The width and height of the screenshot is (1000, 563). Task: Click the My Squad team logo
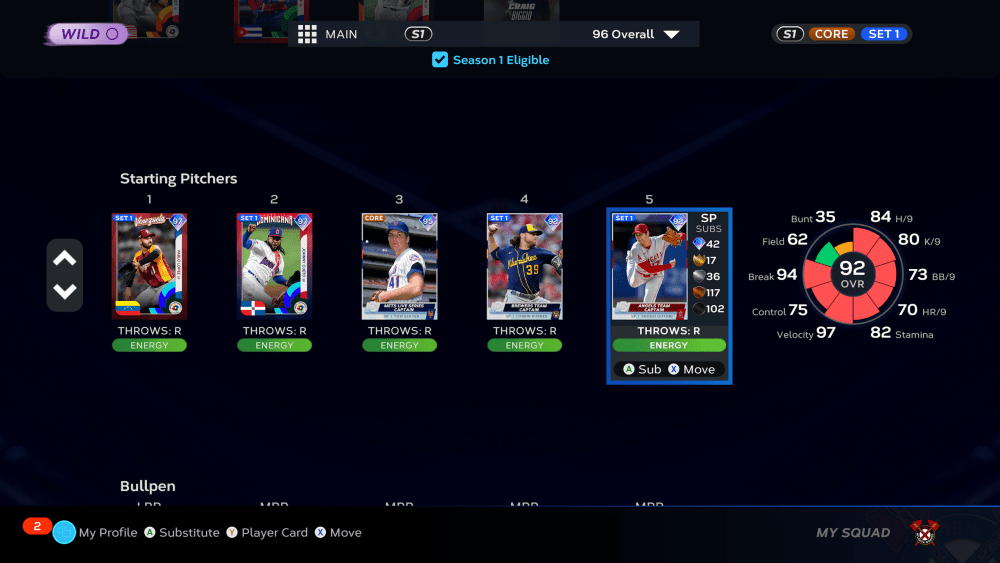coord(925,533)
